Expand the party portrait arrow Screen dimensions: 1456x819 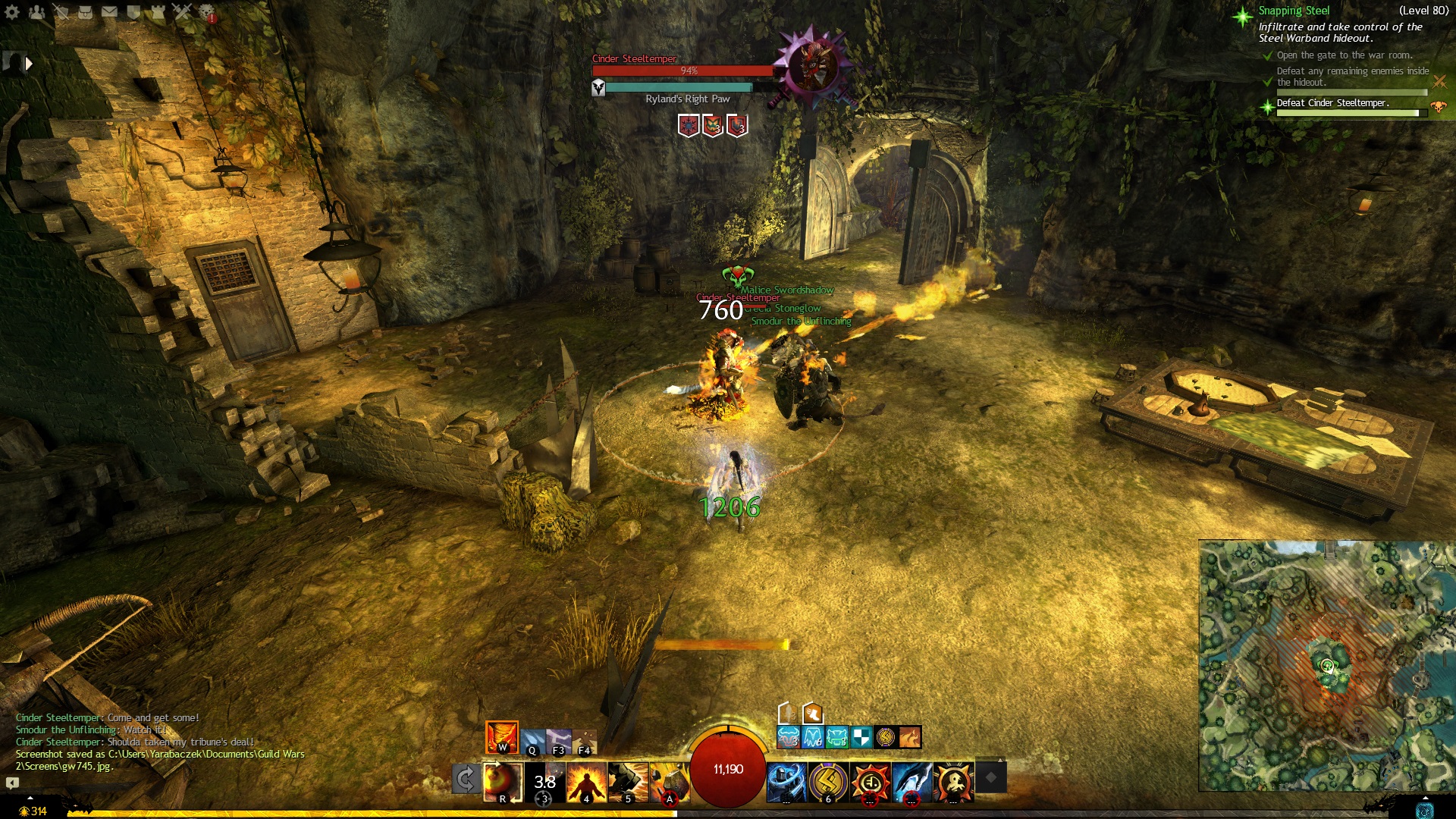[29, 64]
